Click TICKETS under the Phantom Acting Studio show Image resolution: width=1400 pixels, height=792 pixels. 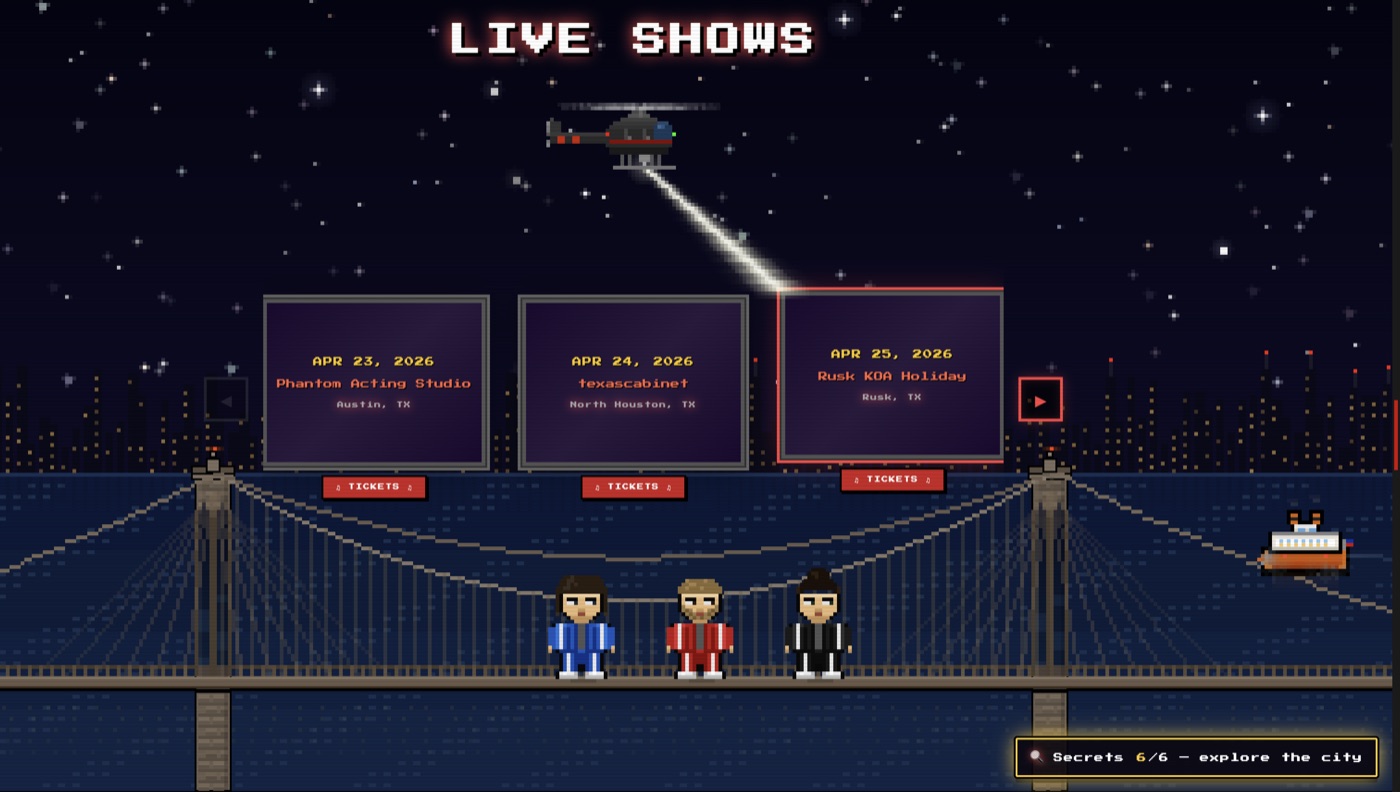pyautogui.click(x=374, y=487)
